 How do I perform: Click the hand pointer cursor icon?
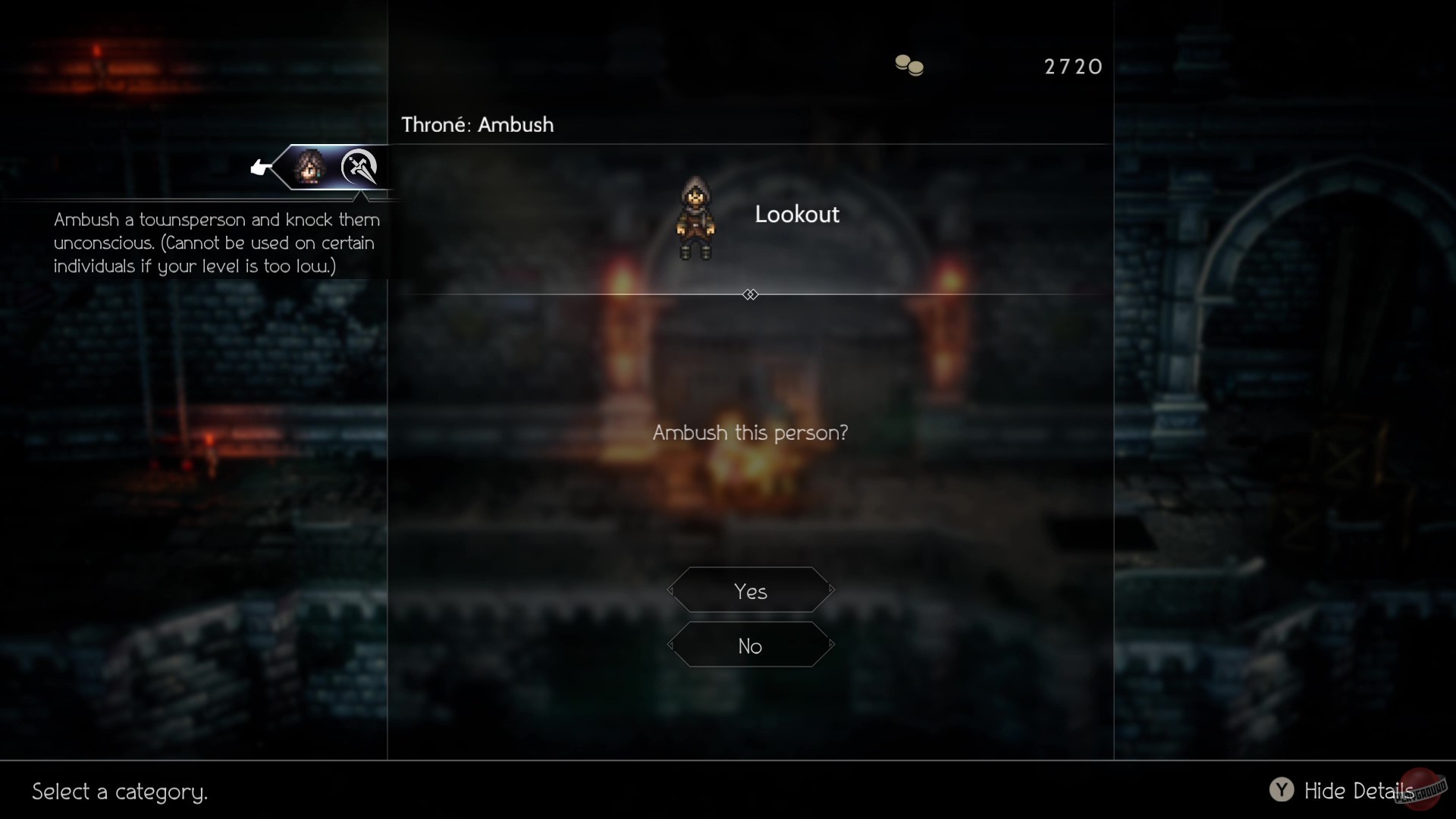coord(260,167)
